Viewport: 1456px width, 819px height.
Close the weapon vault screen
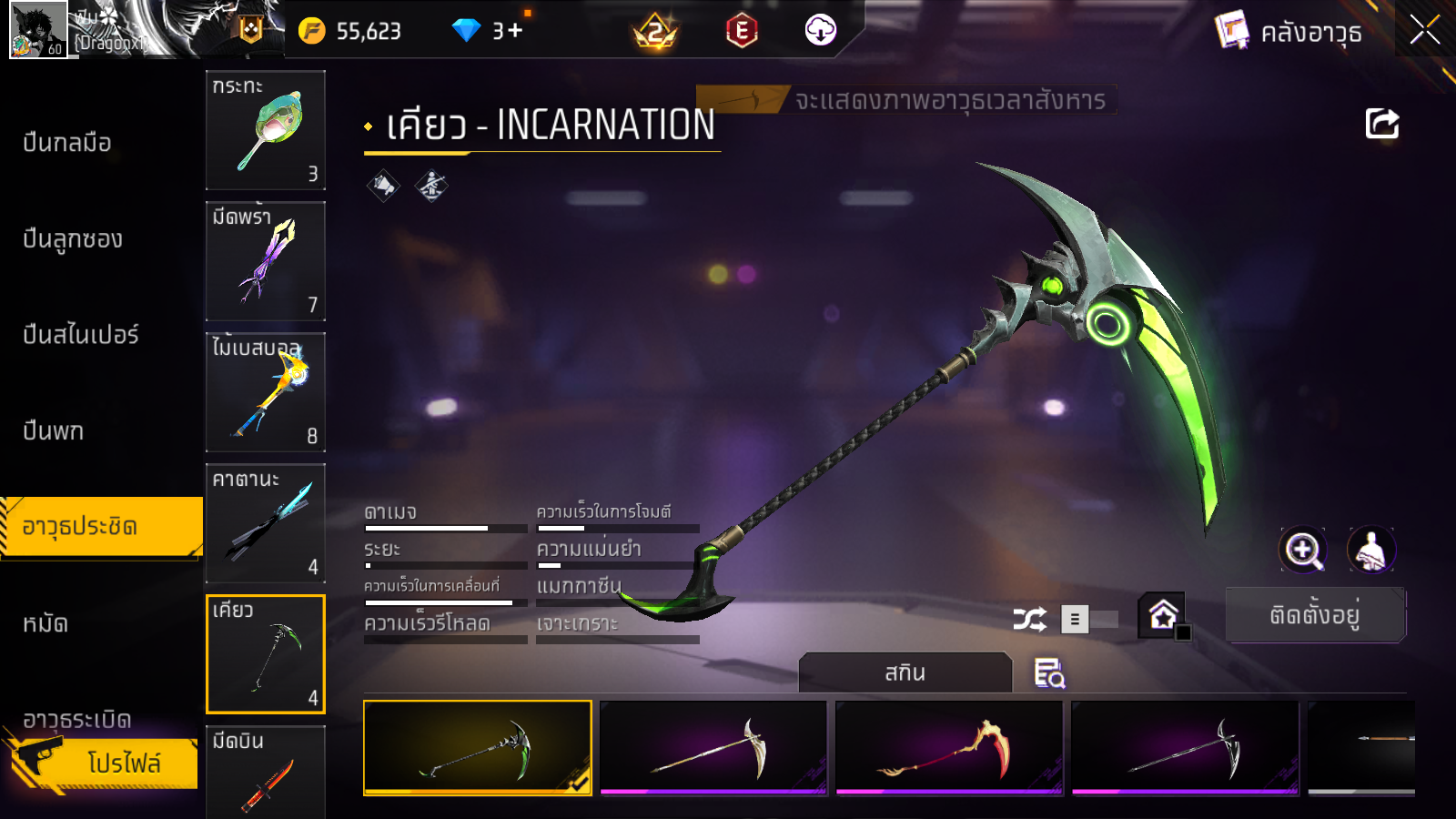coord(1424,30)
